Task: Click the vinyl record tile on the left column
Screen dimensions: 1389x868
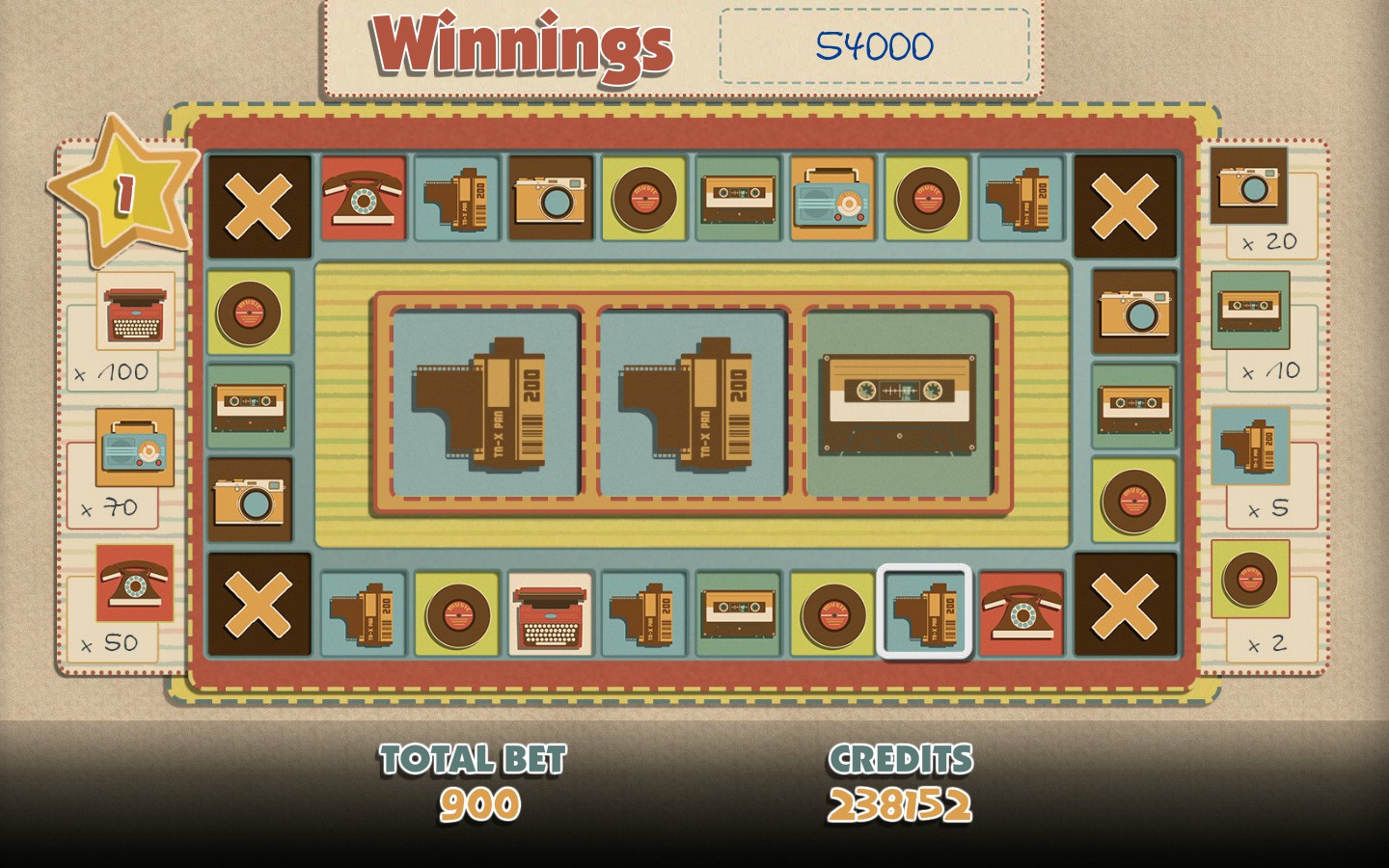Action: click(249, 312)
